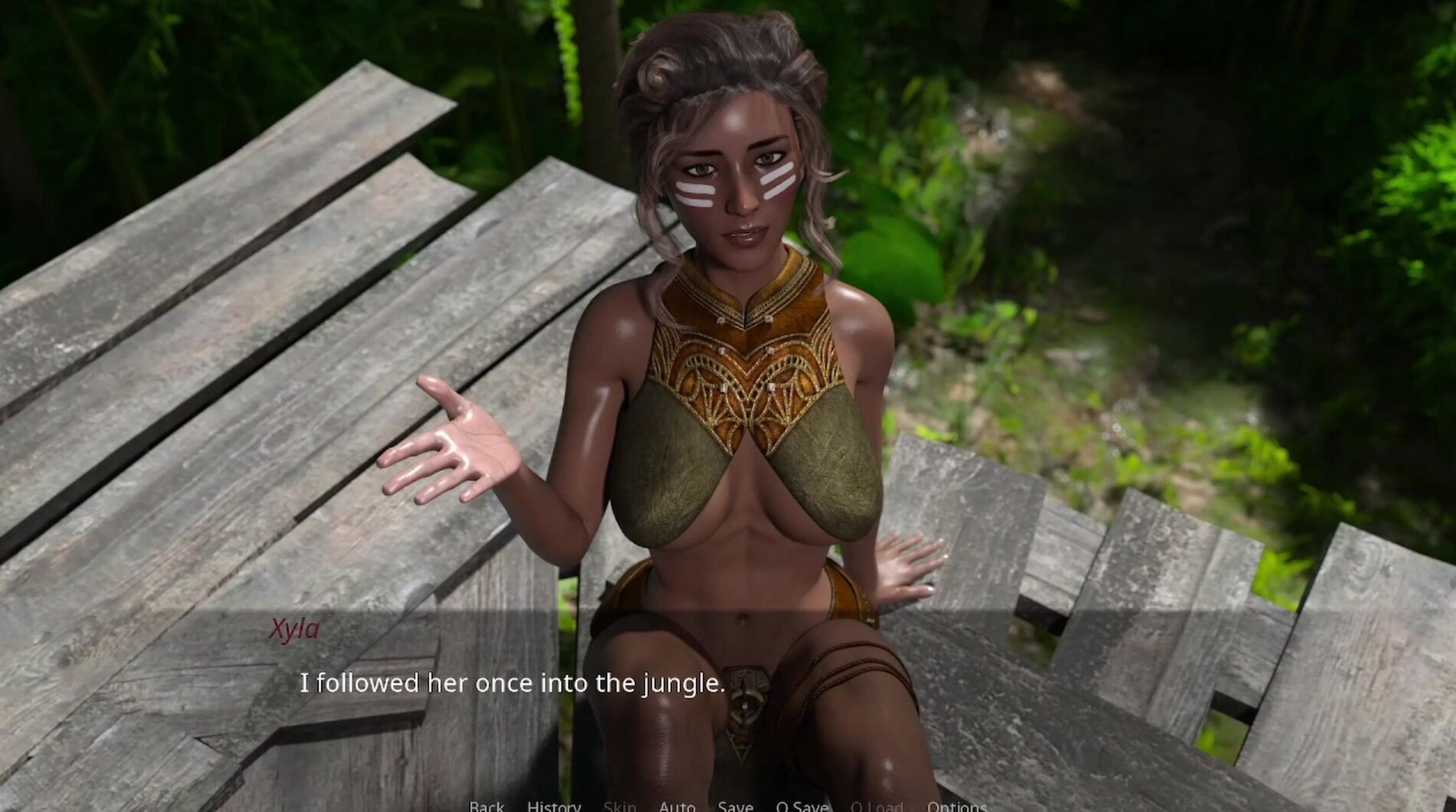Image resolution: width=1456 pixels, height=812 pixels.
Task: Quick load with Q.Load
Action: click(x=877, y=806)
